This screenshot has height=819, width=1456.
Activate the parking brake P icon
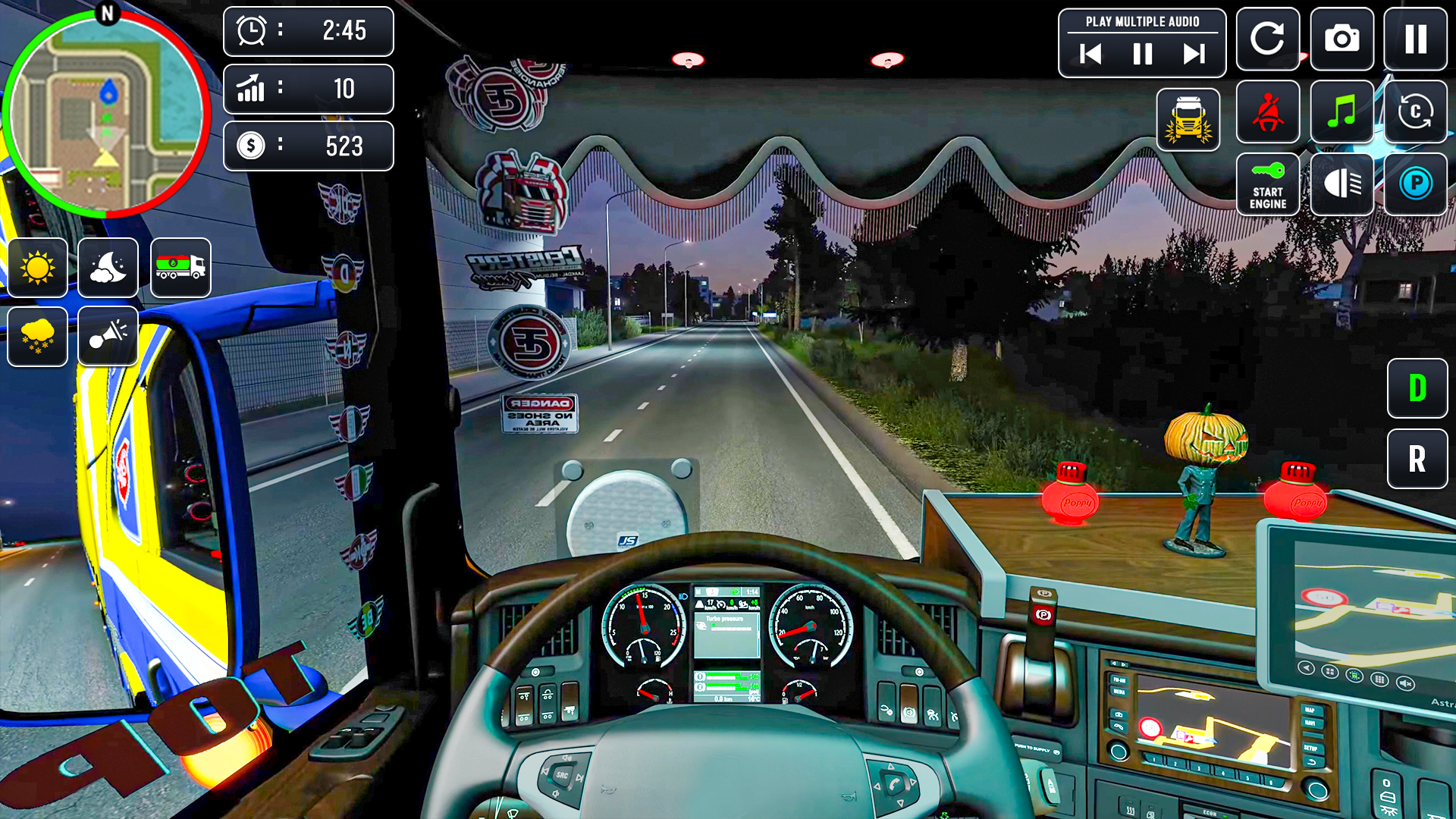[x=1415, y=184]
